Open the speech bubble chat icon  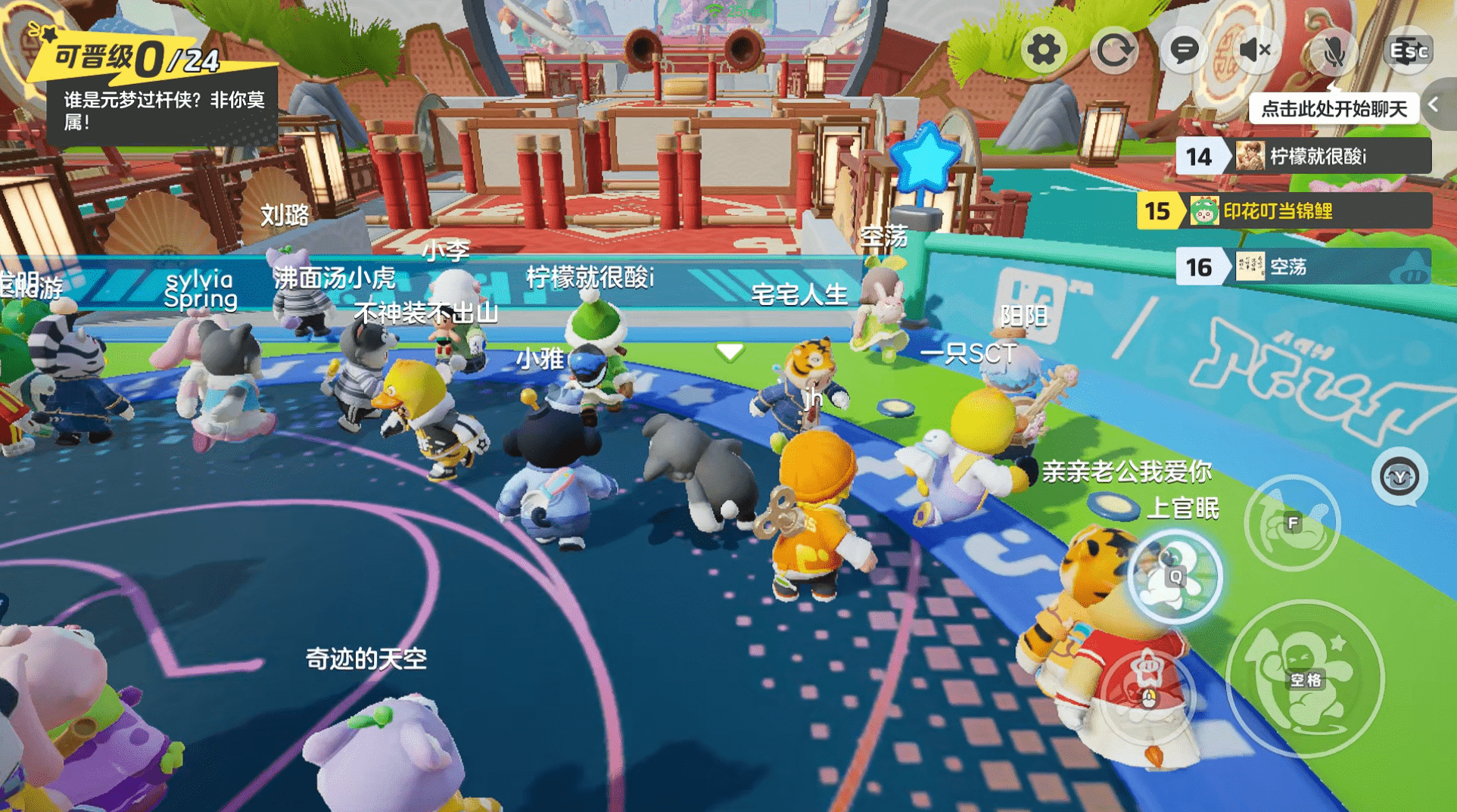tap(1184, 51)
